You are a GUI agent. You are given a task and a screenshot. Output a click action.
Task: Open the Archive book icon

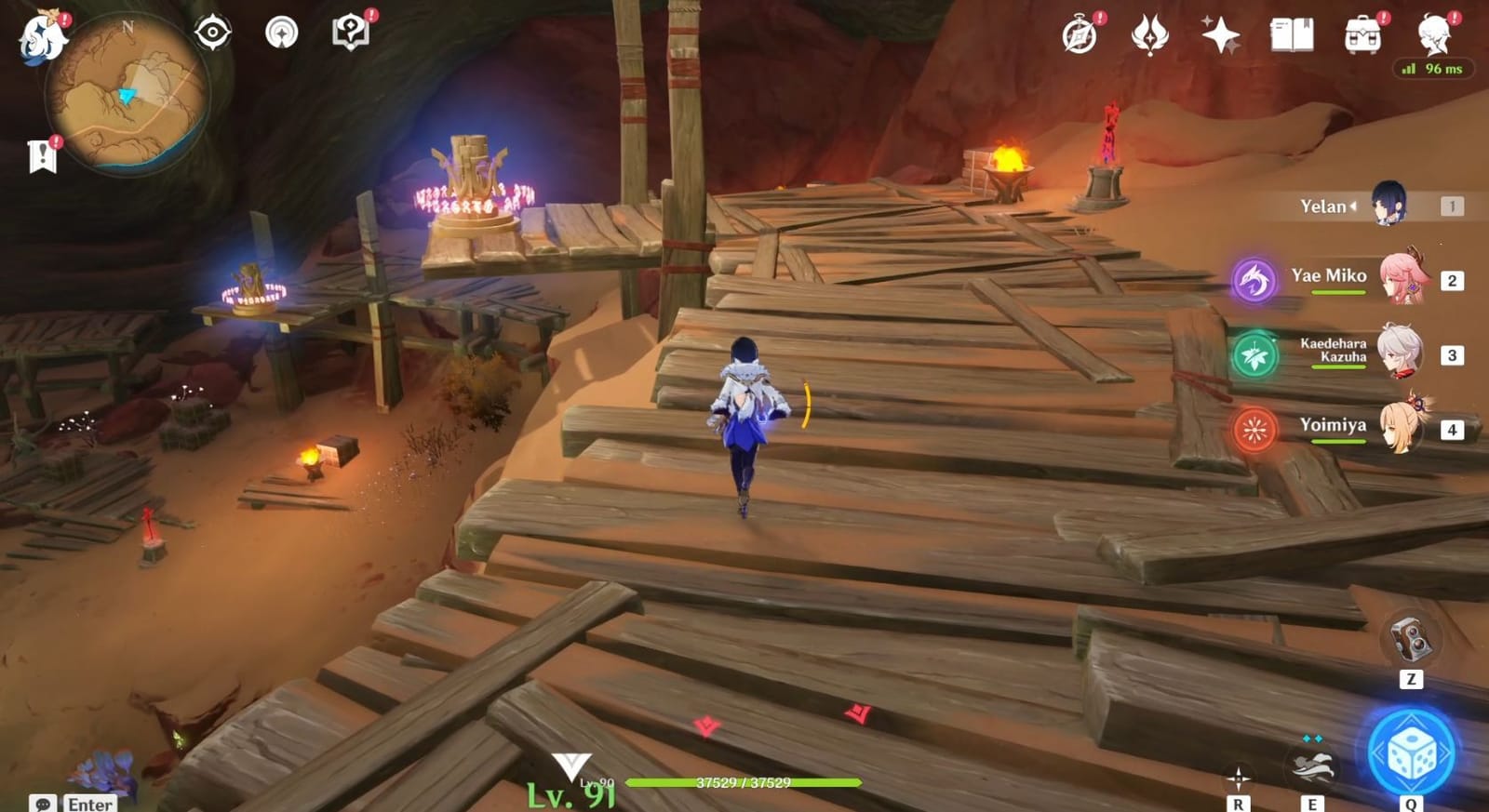(1294, 35)
